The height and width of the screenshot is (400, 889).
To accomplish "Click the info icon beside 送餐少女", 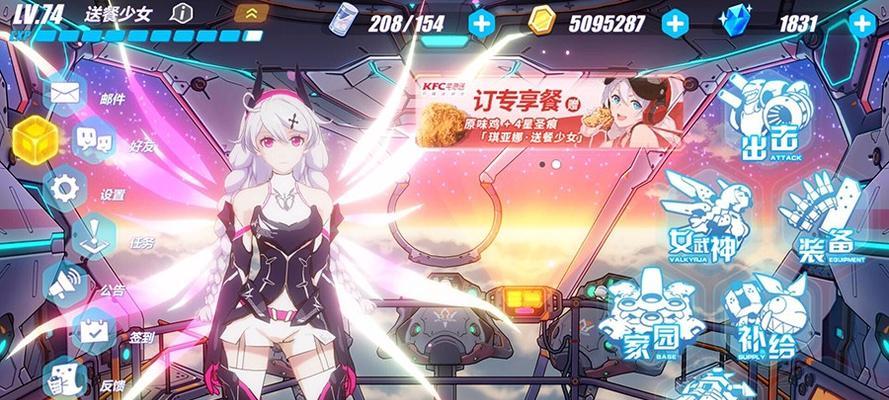I will (182, 13).
